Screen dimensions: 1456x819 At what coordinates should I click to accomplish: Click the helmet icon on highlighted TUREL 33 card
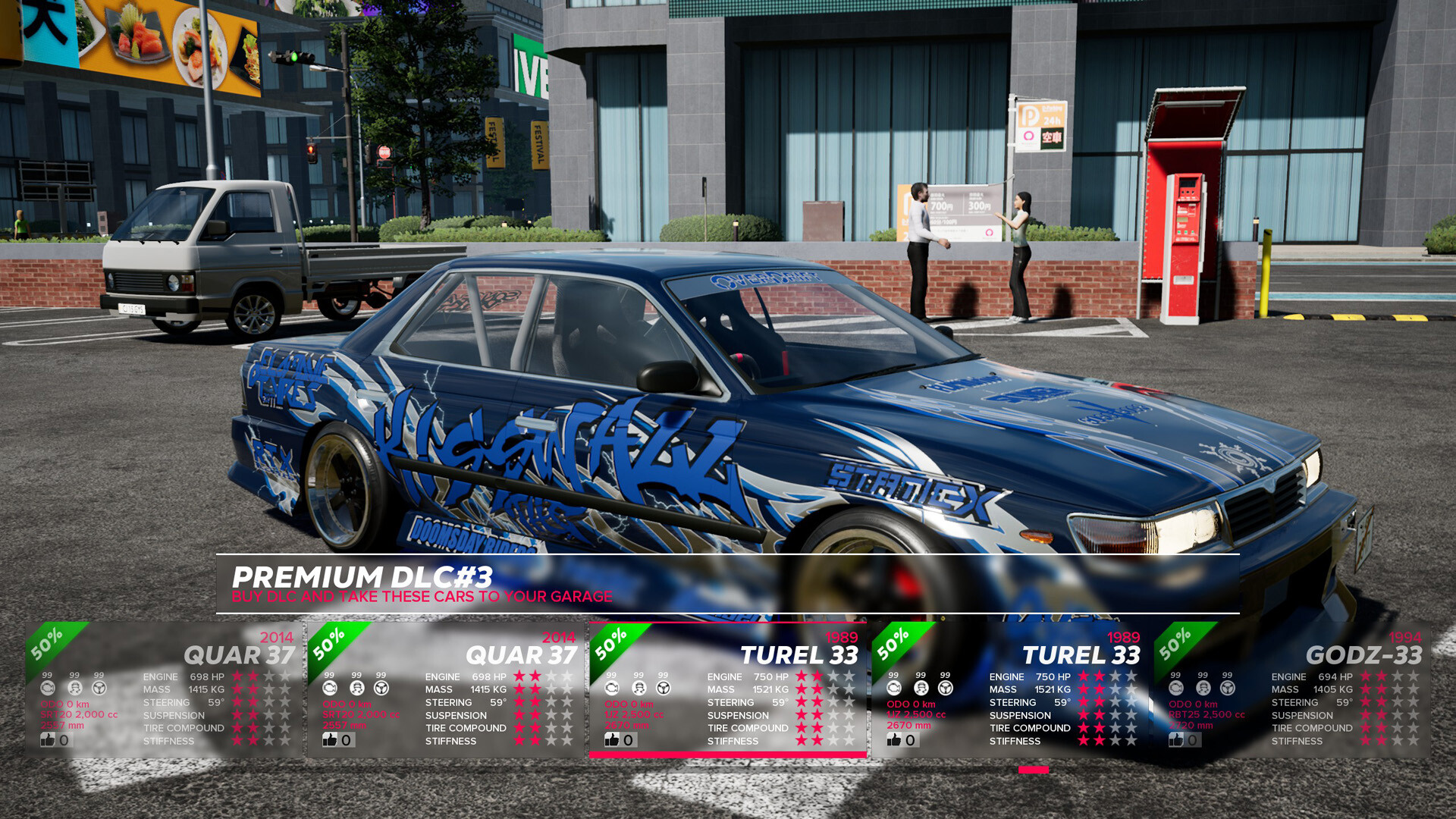tap(638, 687)
